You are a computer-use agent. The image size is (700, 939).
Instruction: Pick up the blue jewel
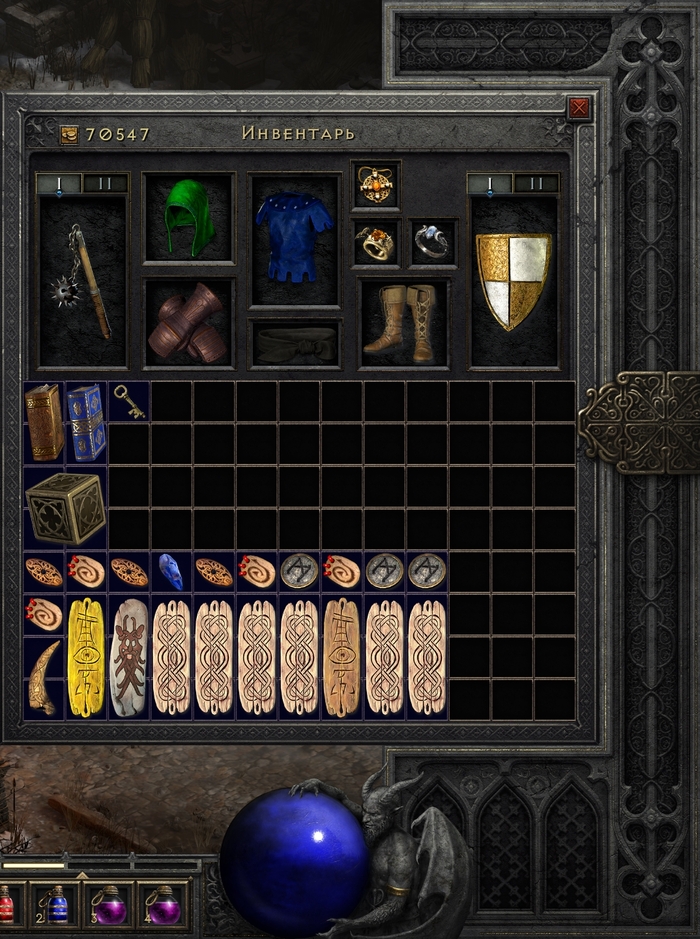click(x=171, y=572)
